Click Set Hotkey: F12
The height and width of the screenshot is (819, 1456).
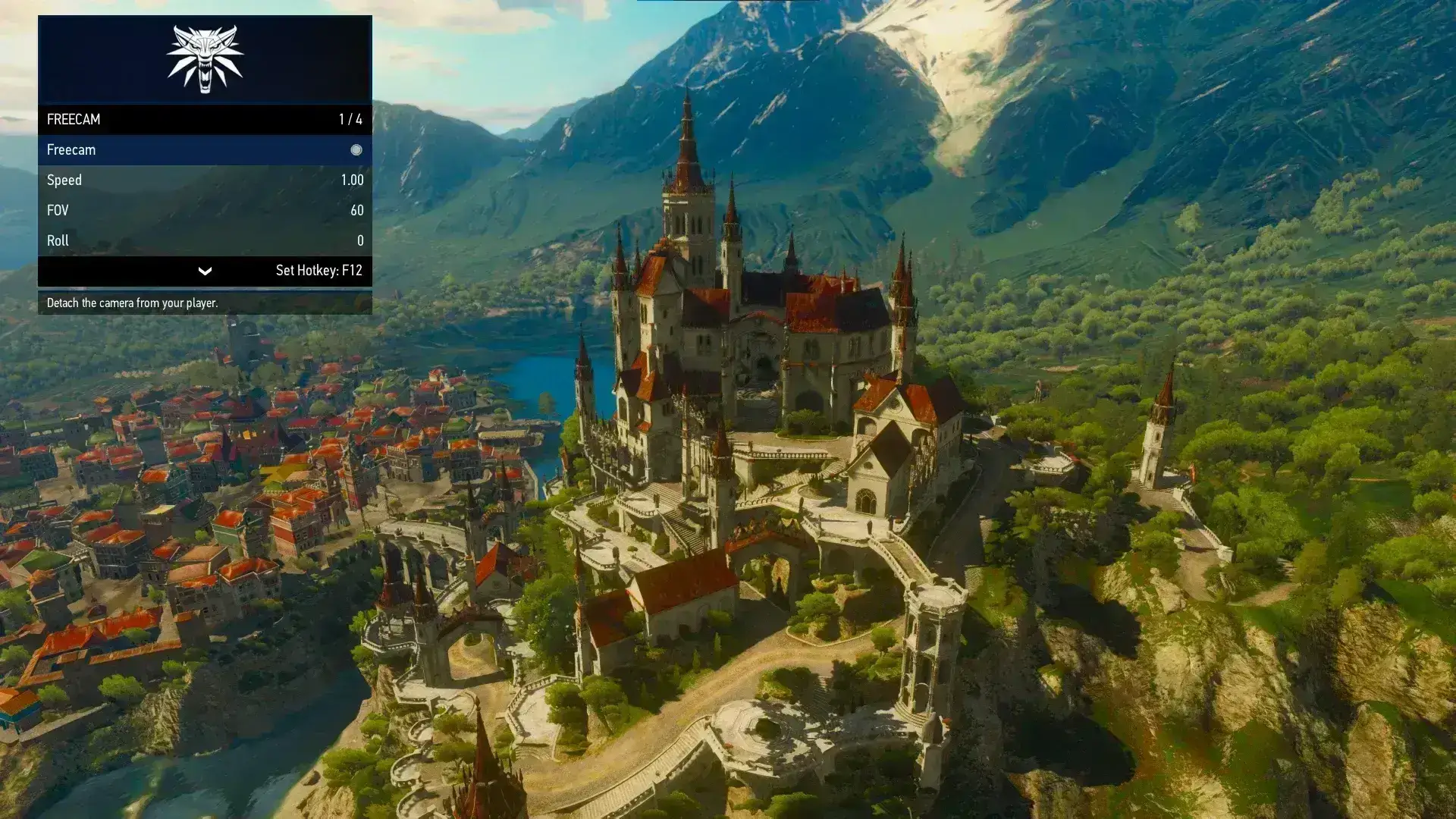pos(318,271)
